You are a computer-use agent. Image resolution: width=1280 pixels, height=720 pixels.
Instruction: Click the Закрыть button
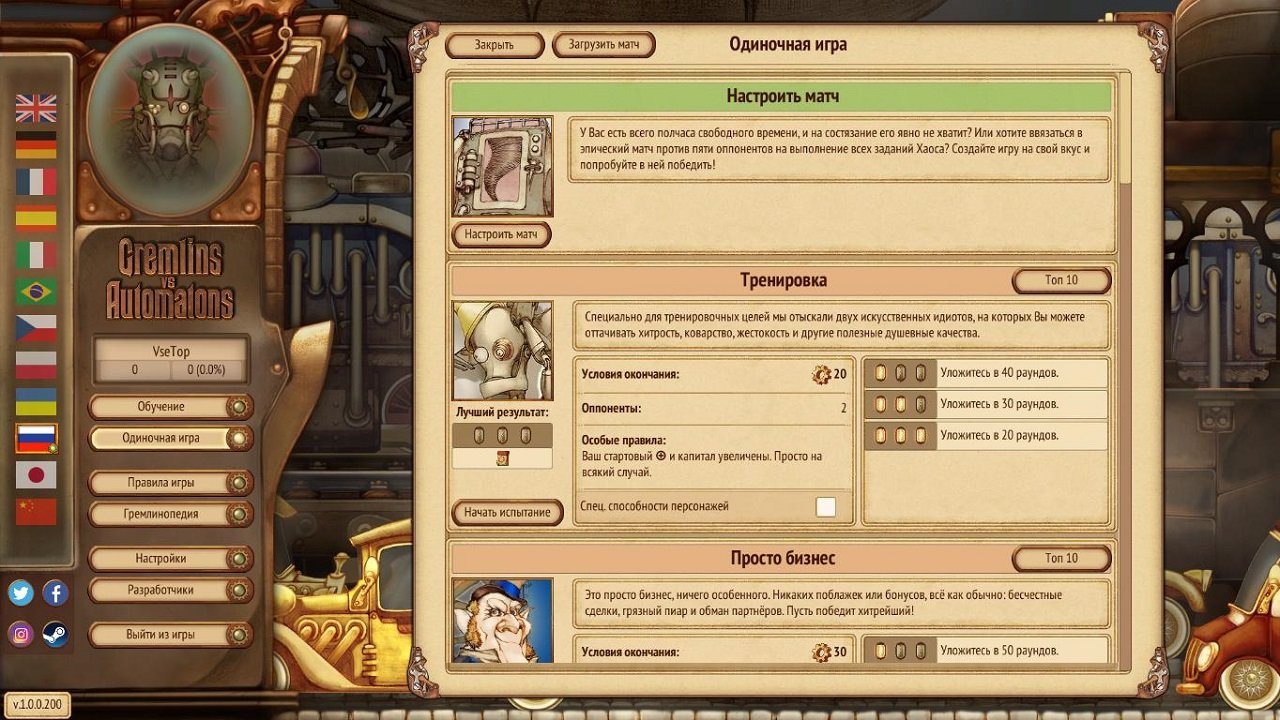pos(493,45)
